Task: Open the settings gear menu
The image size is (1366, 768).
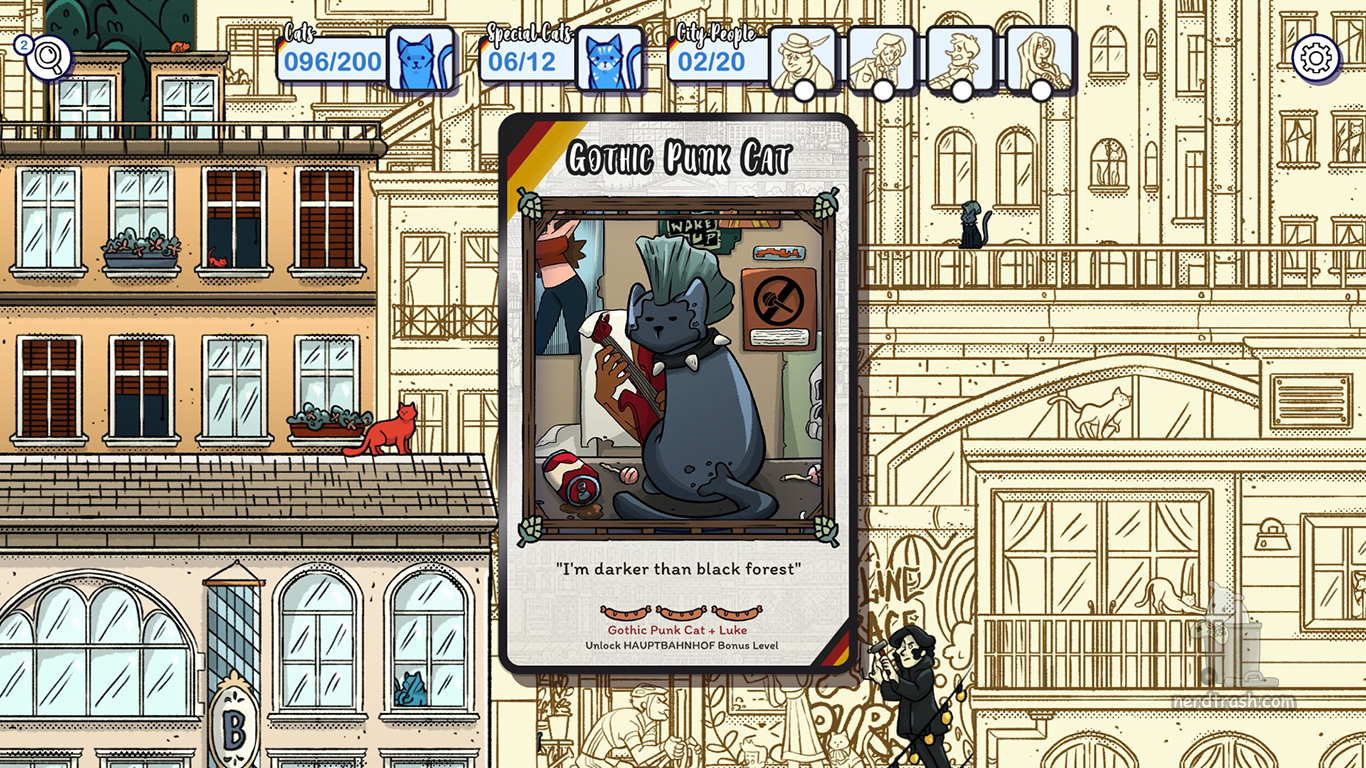Action: (1315, 58)
